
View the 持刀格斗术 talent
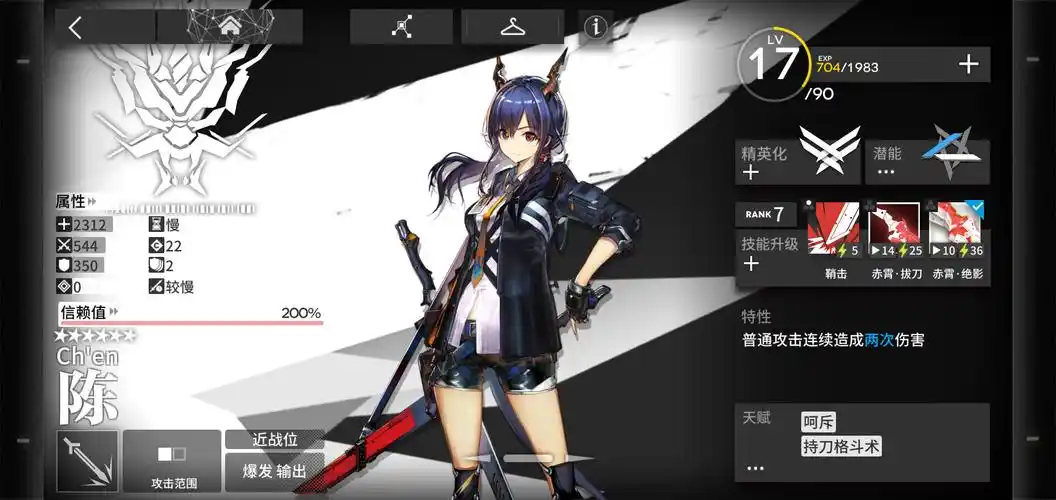click(x=841, y=447)
